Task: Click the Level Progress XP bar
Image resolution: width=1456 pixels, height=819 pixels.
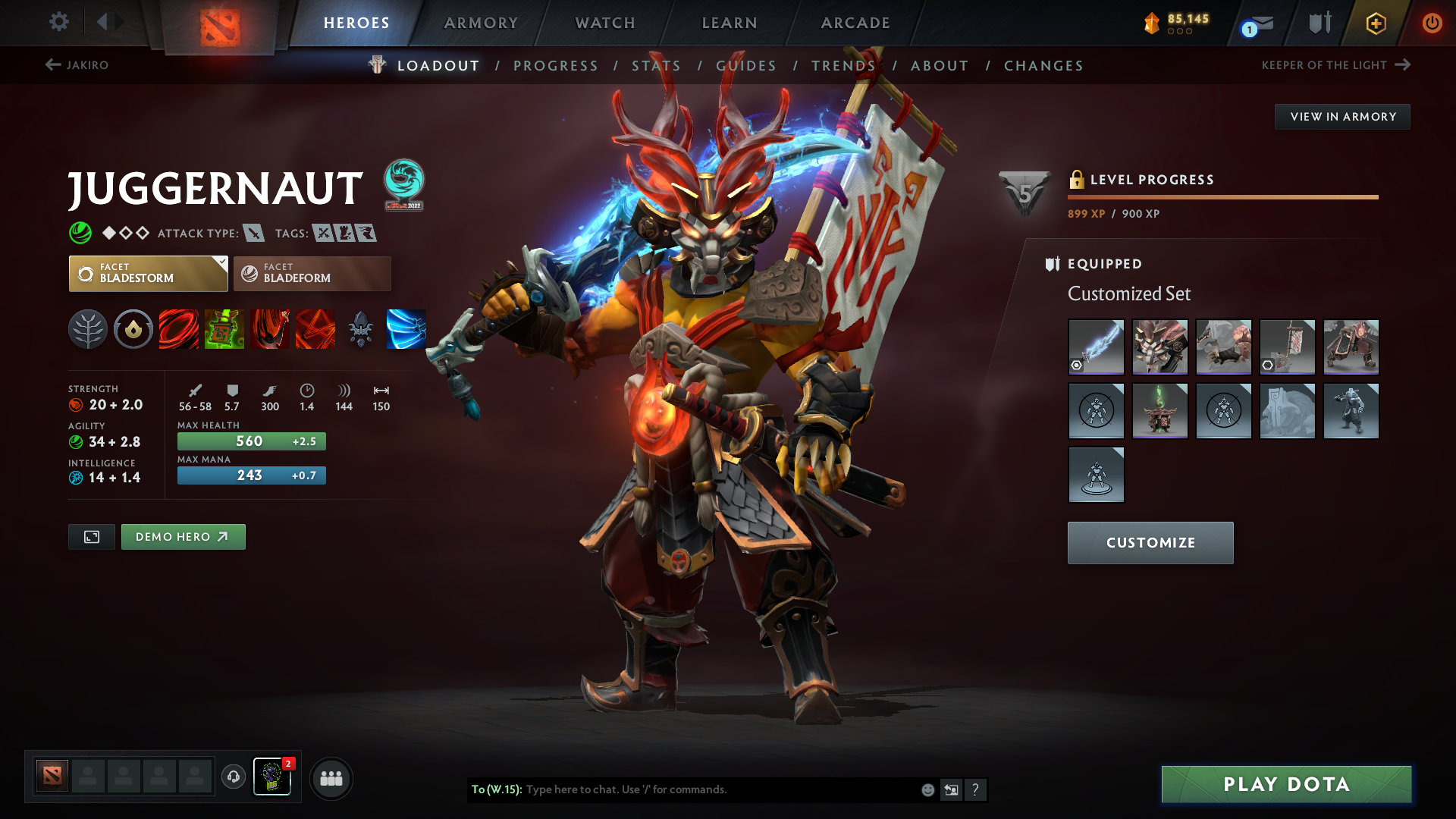Action: coord(1222,196)
